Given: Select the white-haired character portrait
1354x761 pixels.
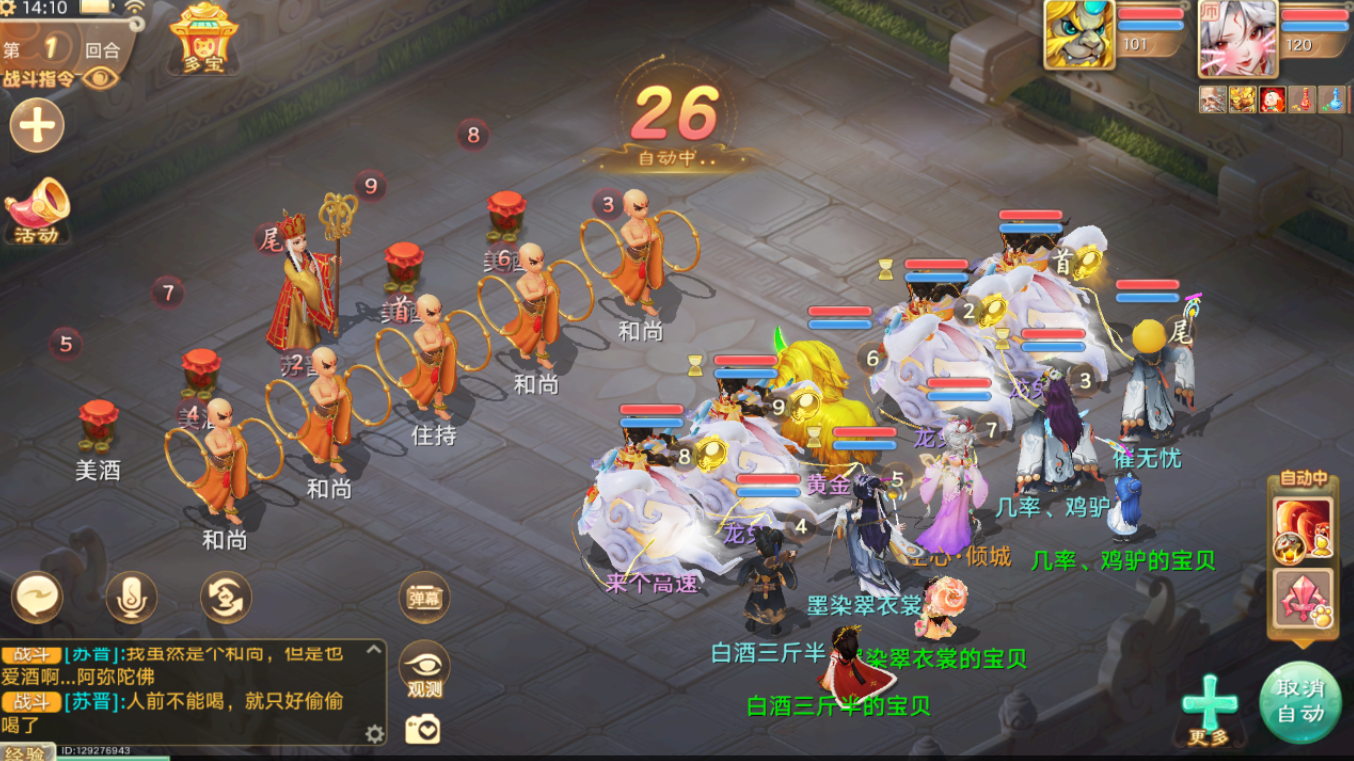Looking at the screenshot, I should pos(1238,38).
